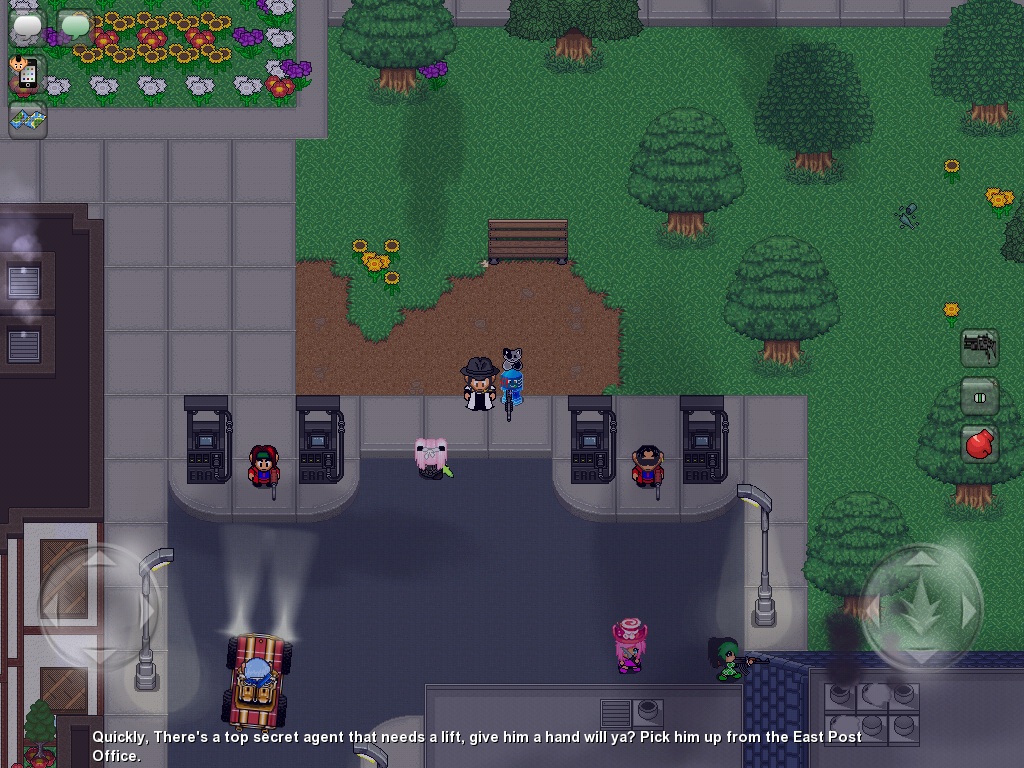
Task: Tap the left virtual movement joystick
Action: click(98, 606)
